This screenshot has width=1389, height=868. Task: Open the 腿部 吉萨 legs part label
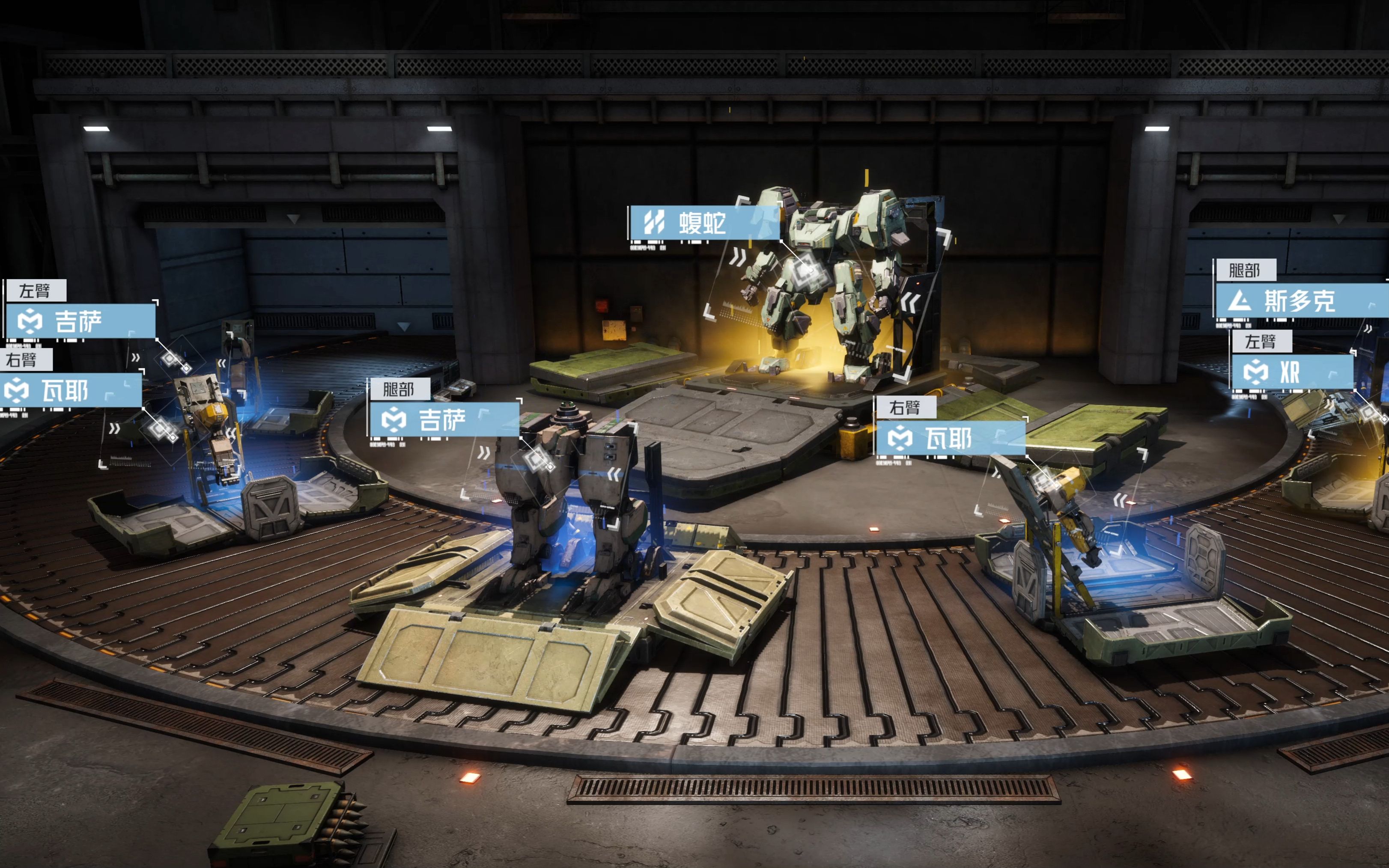[x=444, y=419]
